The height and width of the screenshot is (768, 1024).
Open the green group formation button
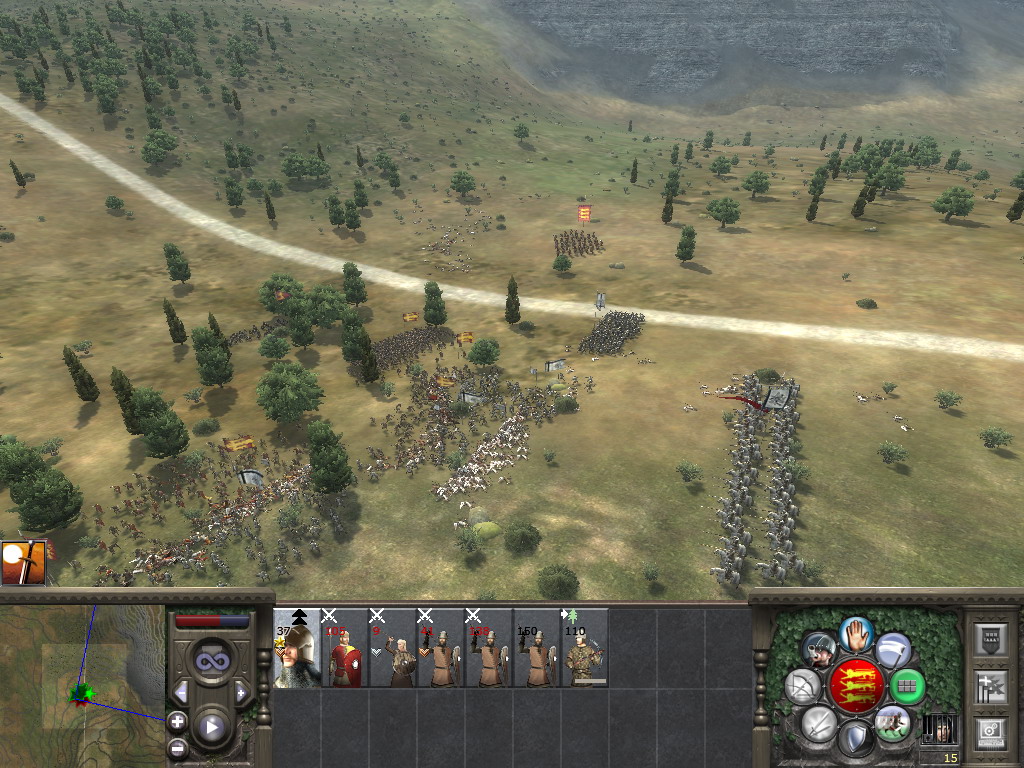[906, 686]
